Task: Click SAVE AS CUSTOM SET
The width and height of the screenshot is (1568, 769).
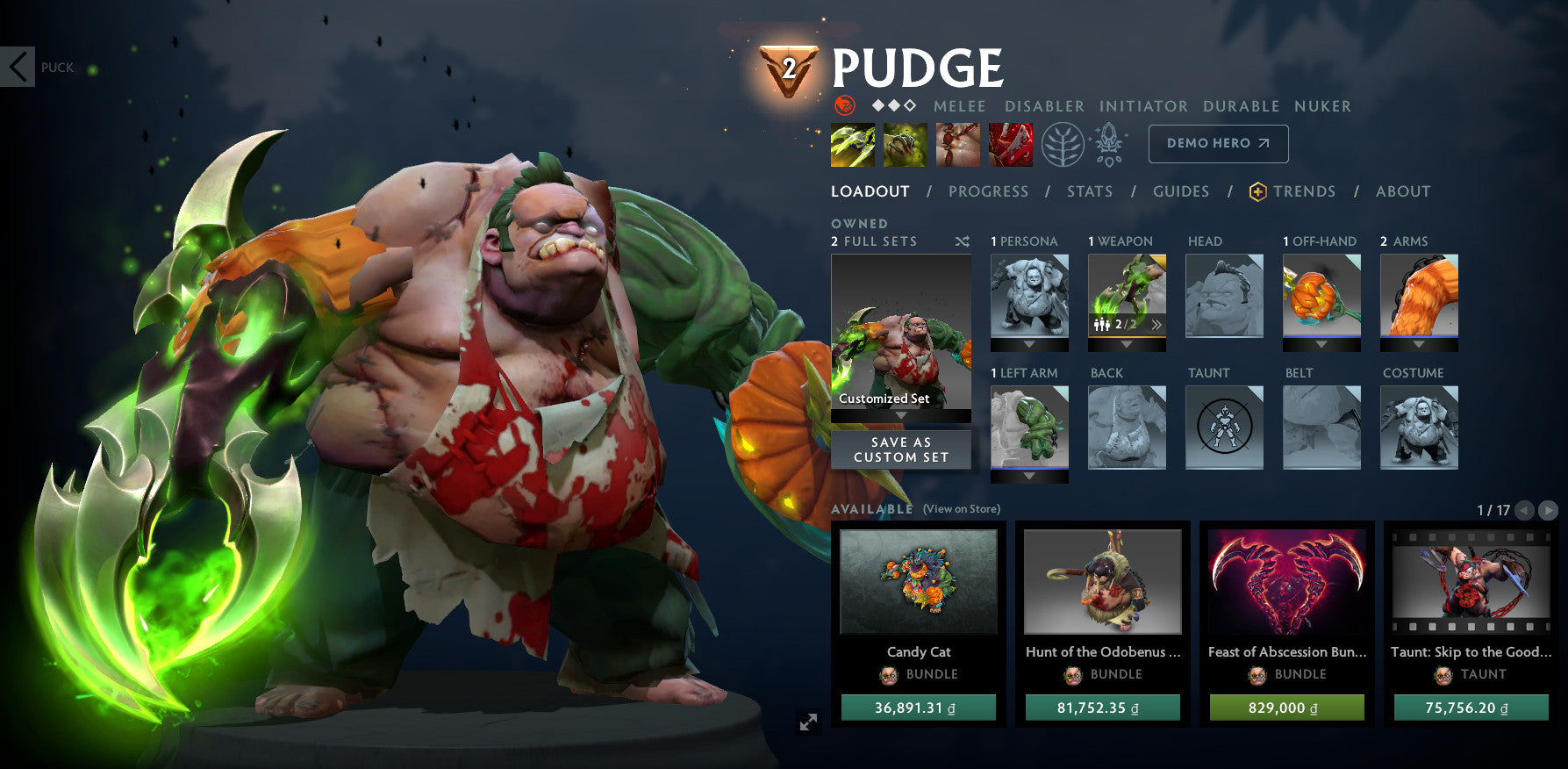Action: click(900, 449)
